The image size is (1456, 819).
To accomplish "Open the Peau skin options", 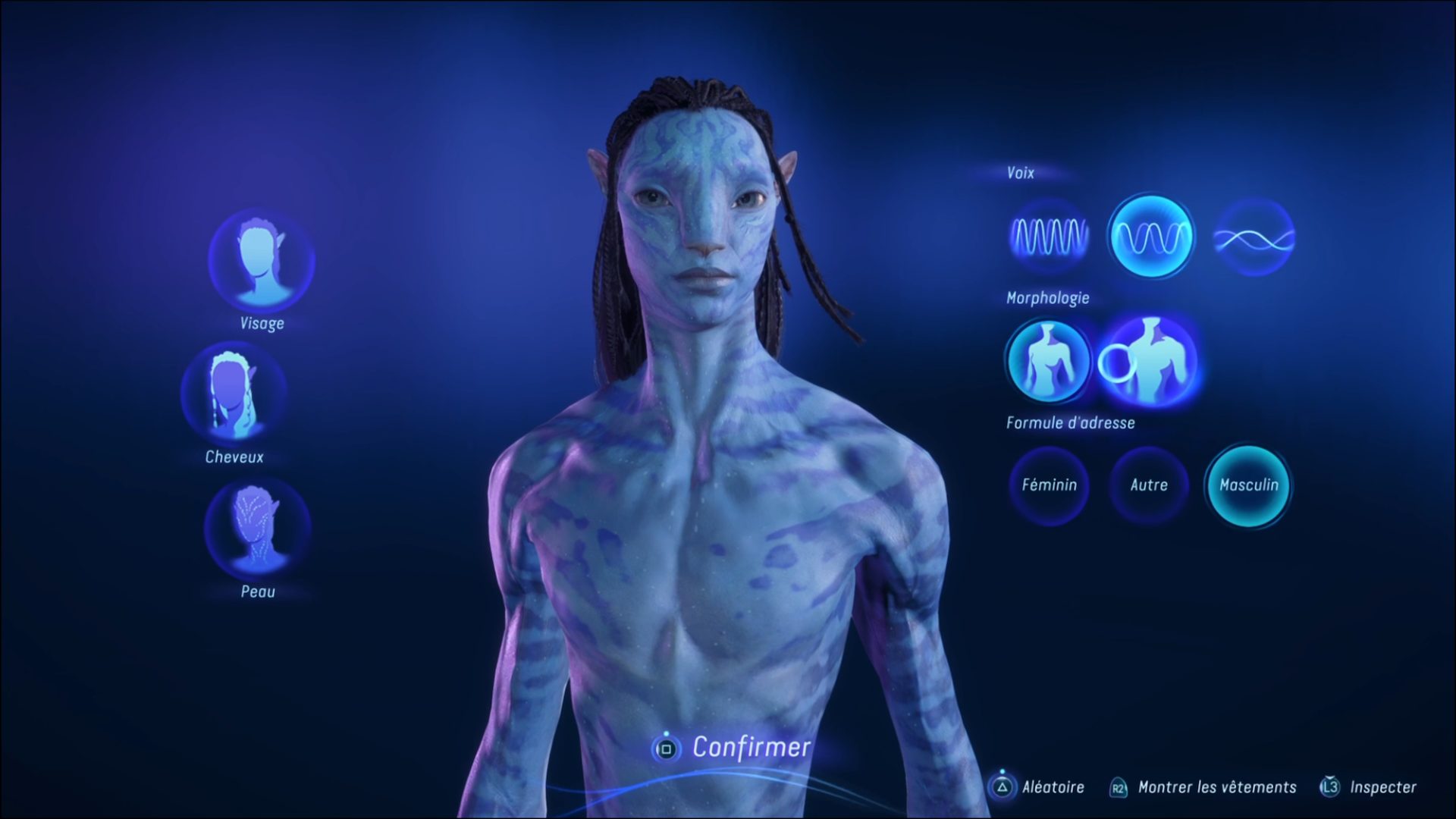I will [x=258, y=528].
